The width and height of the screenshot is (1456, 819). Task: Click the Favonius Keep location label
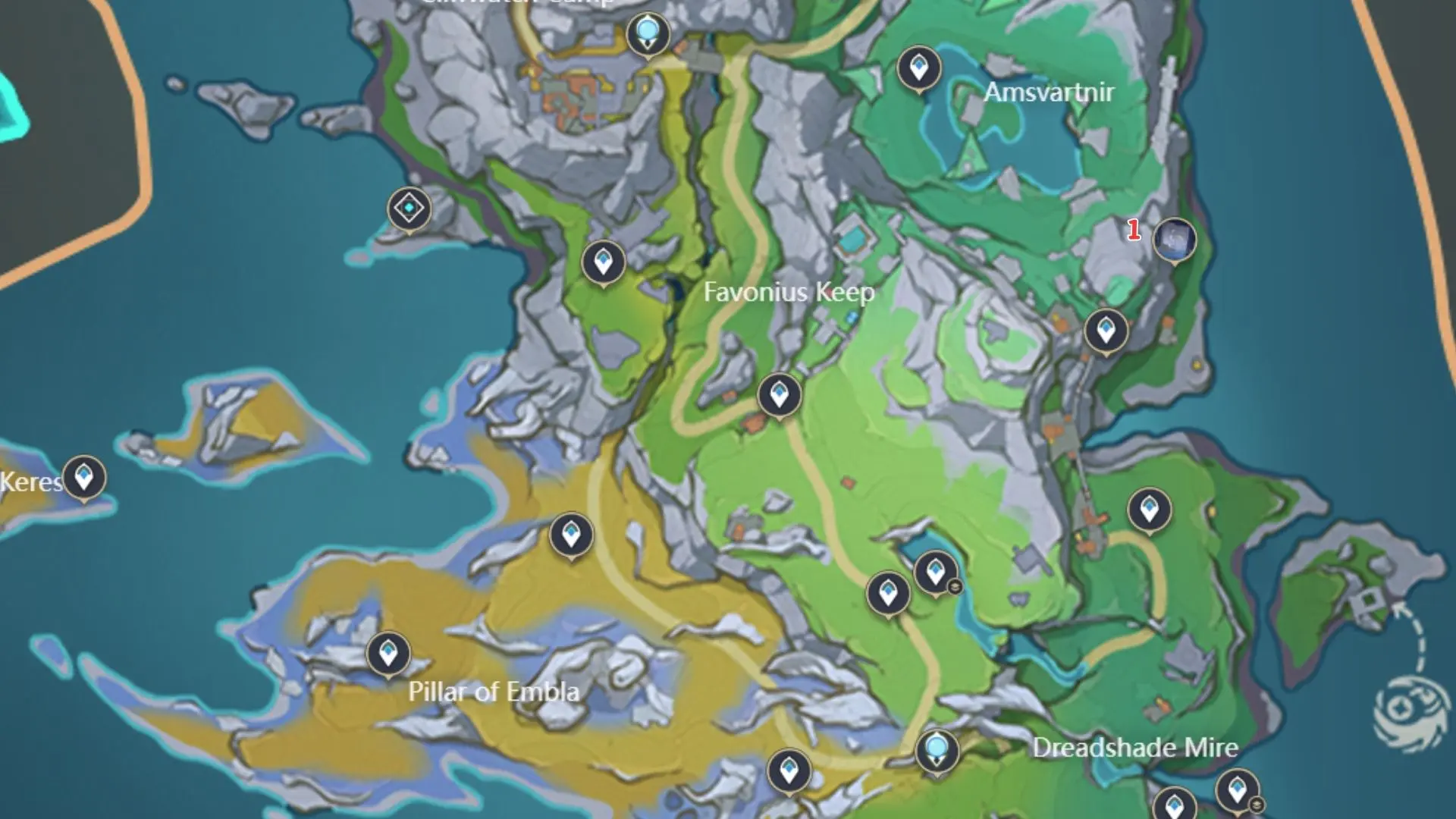tap(789, 292)
